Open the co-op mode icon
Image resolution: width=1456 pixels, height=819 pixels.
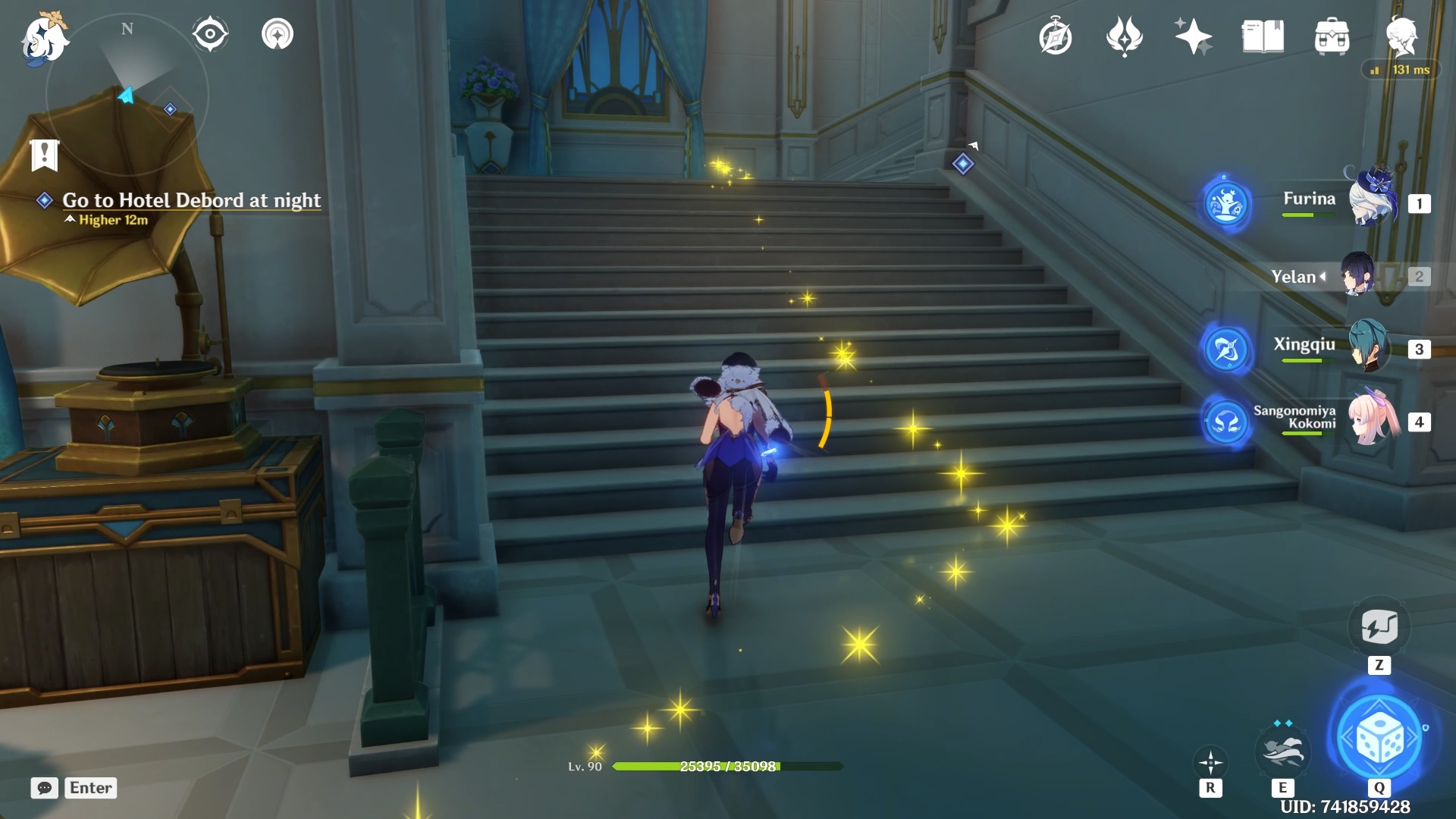(x=278, y=34)
